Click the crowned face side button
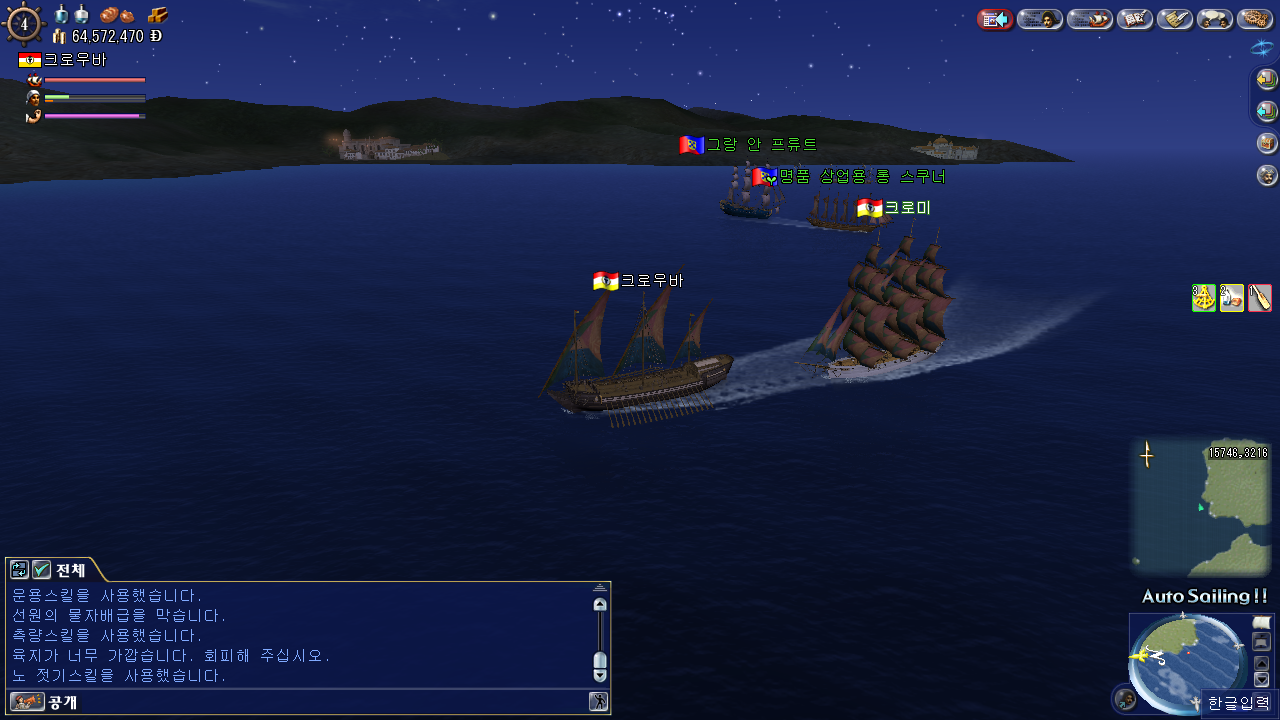1280x720 pixels. pyautogui.click(x=1267, y=175)
